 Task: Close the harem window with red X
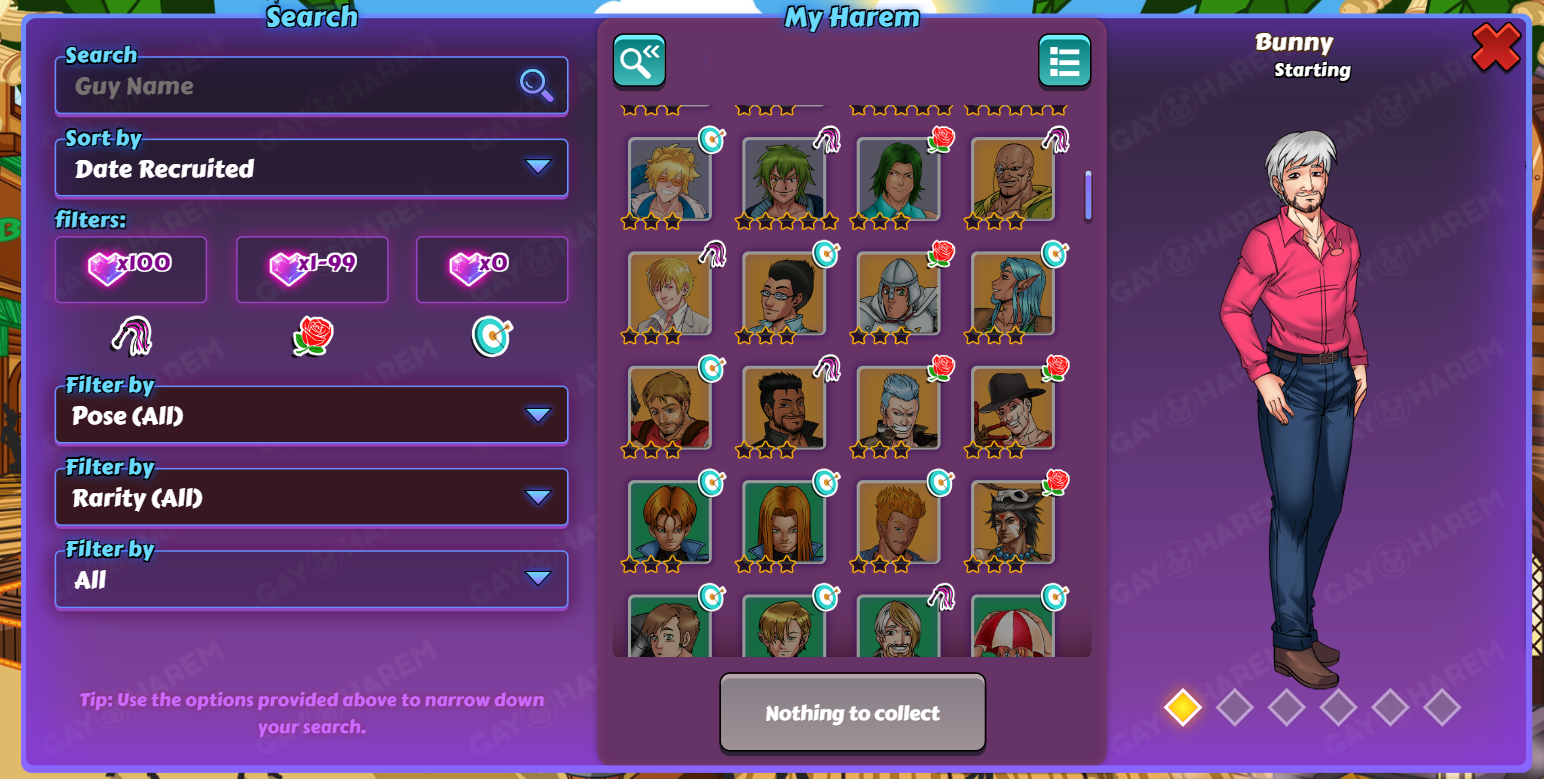[1496, 47]
